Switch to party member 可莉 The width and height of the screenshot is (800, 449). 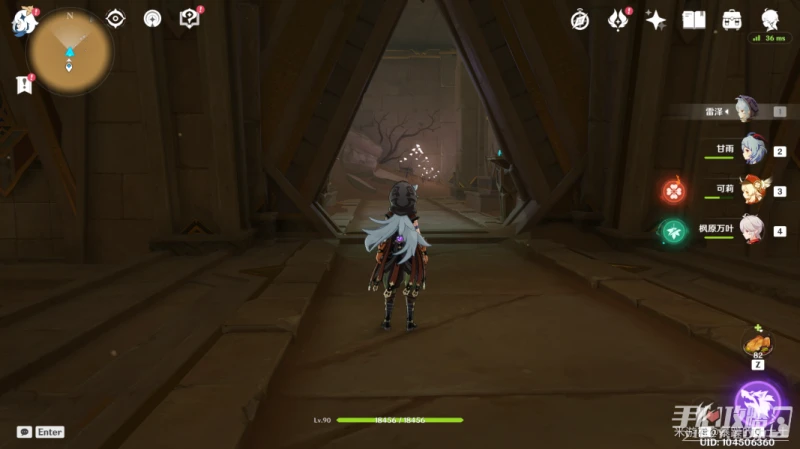(752, 190)
